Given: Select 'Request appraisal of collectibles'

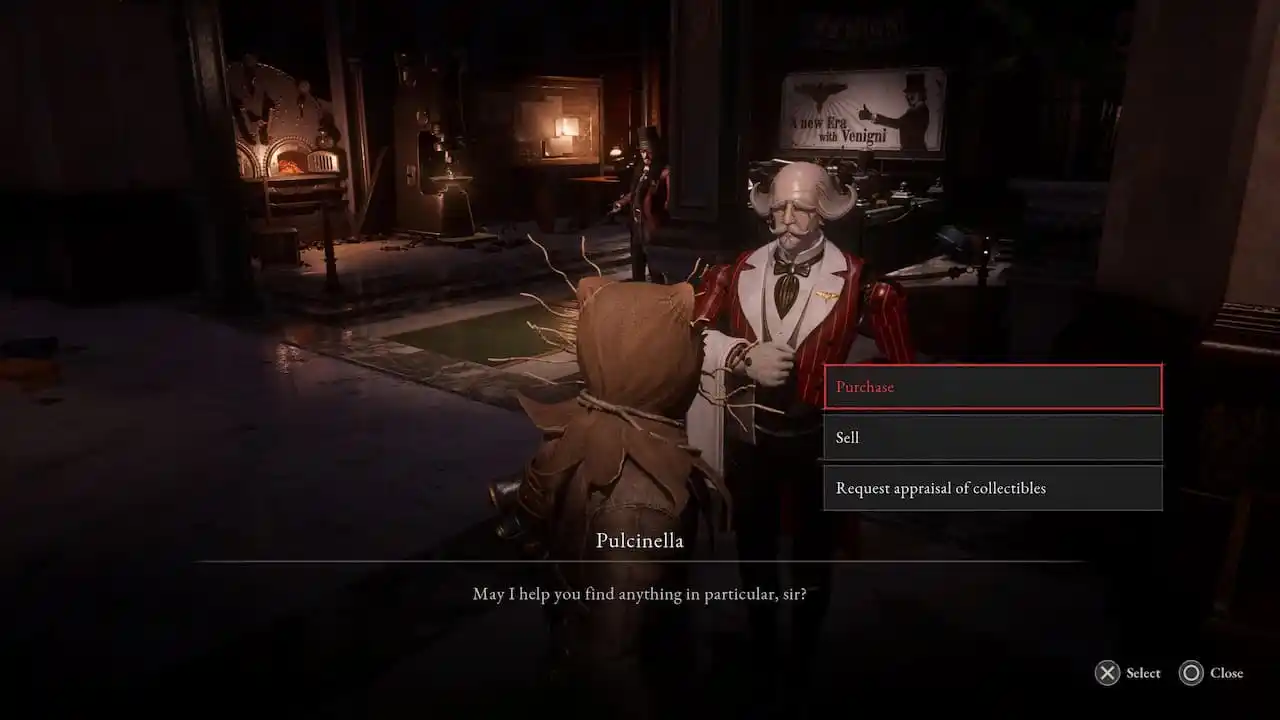Looking at the screenshot, I should [992, 488].
